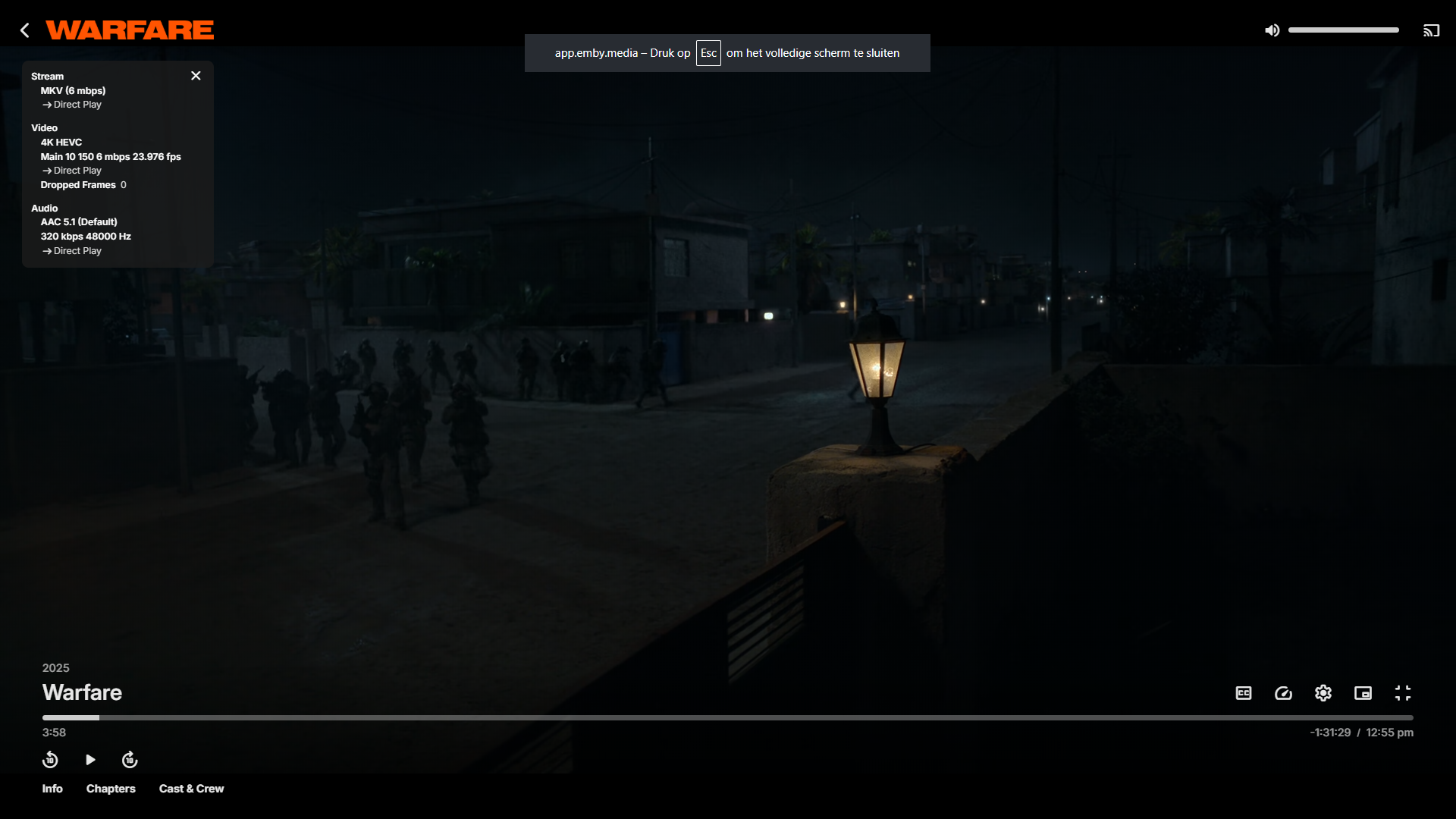Image resolution: width=1456 pixels, height=819 pixels.
Task: Show the Cast & Crew tab
Action: coord(191,789)
